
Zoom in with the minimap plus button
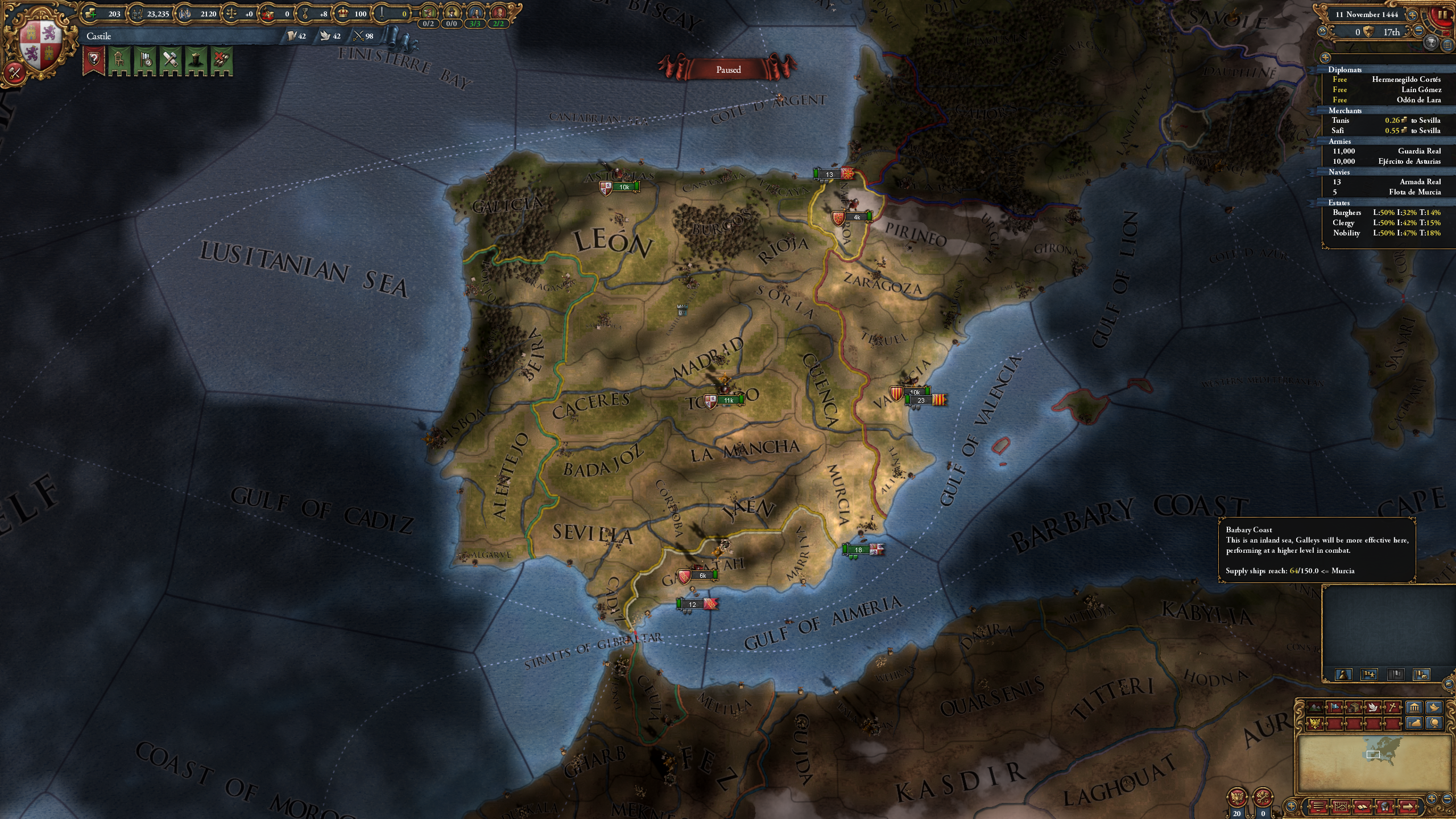pyautogui.click(x=1432, y=798)
